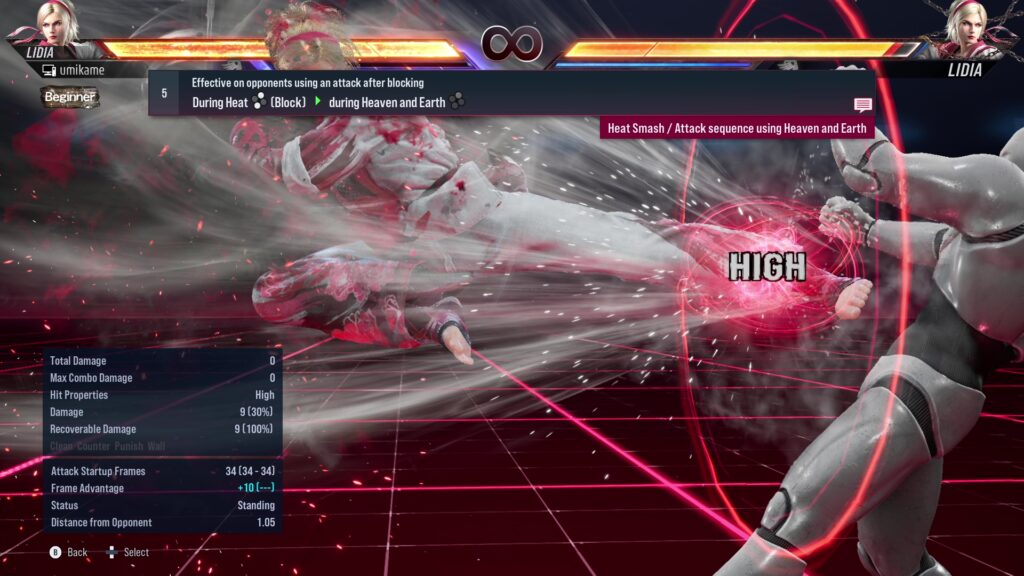This screenshot has height=576, width=1024.
Task: Click the right Lidia character portrait
Action: point(965,26)
